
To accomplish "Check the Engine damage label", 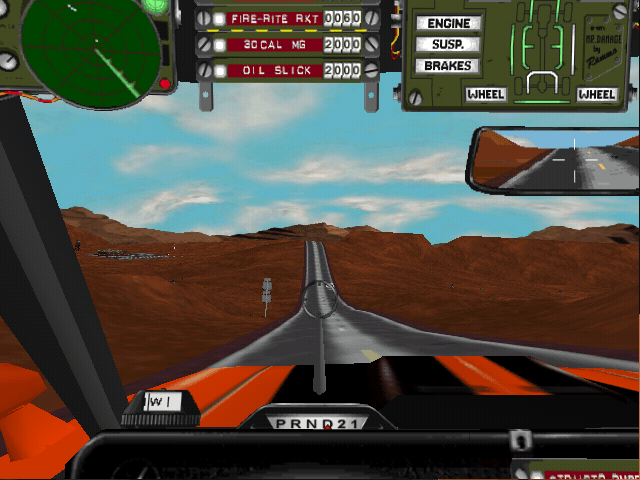I will (x=447, y=23).
